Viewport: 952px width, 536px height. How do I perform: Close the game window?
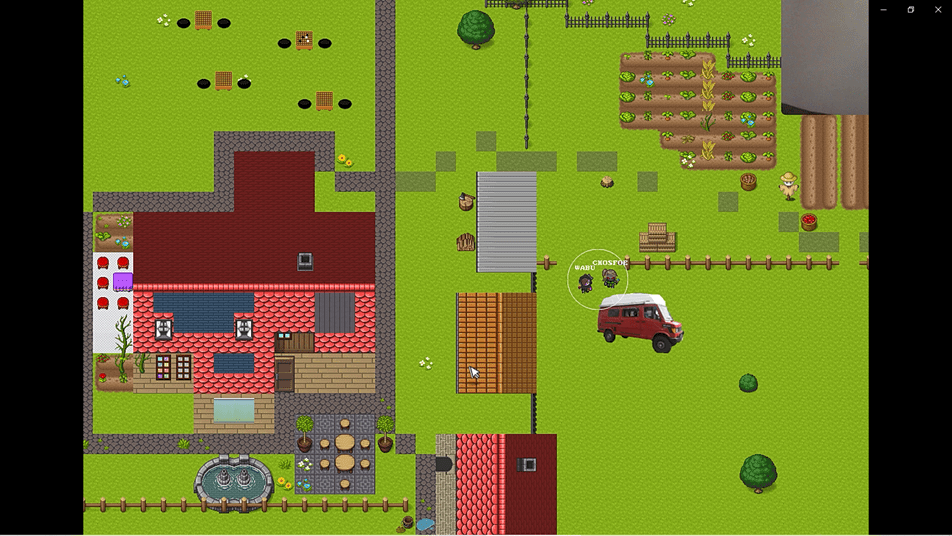click(938, 10)
